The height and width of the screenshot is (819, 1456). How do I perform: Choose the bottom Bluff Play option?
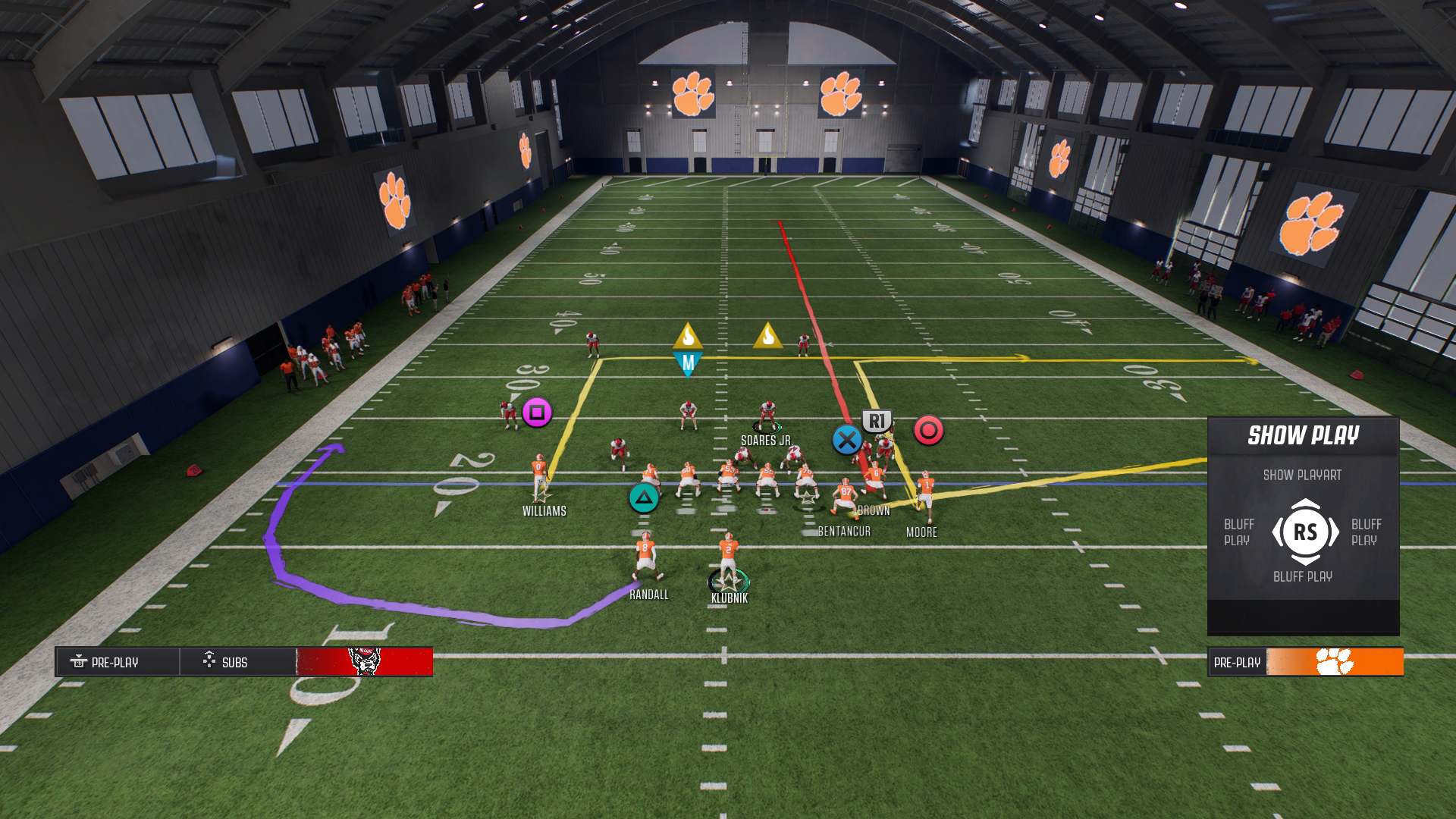[1302, 576]
